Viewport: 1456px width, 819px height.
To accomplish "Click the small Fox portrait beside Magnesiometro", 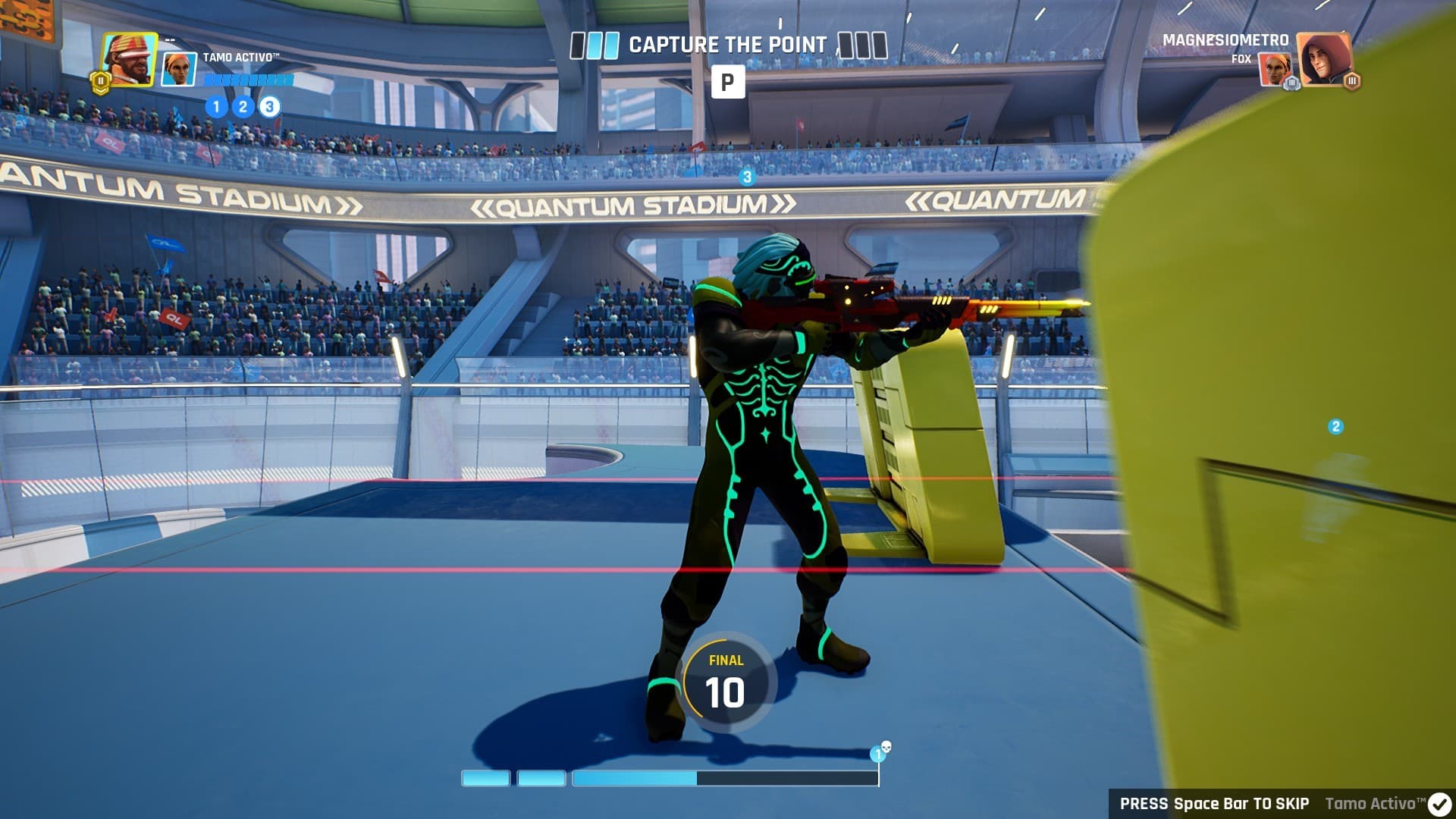I will click(1275, 70).
